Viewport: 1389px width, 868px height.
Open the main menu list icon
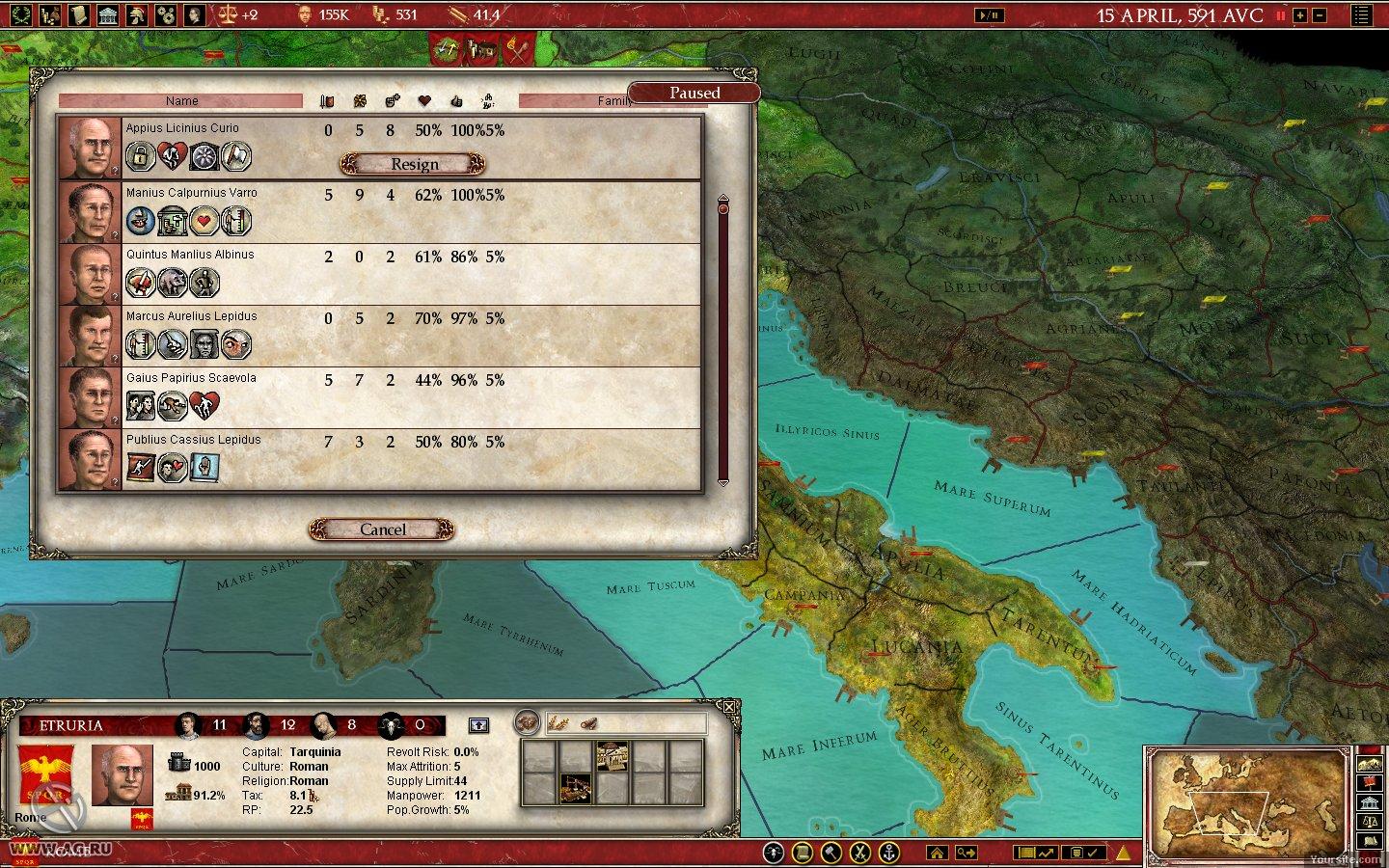pos(1361,15)
